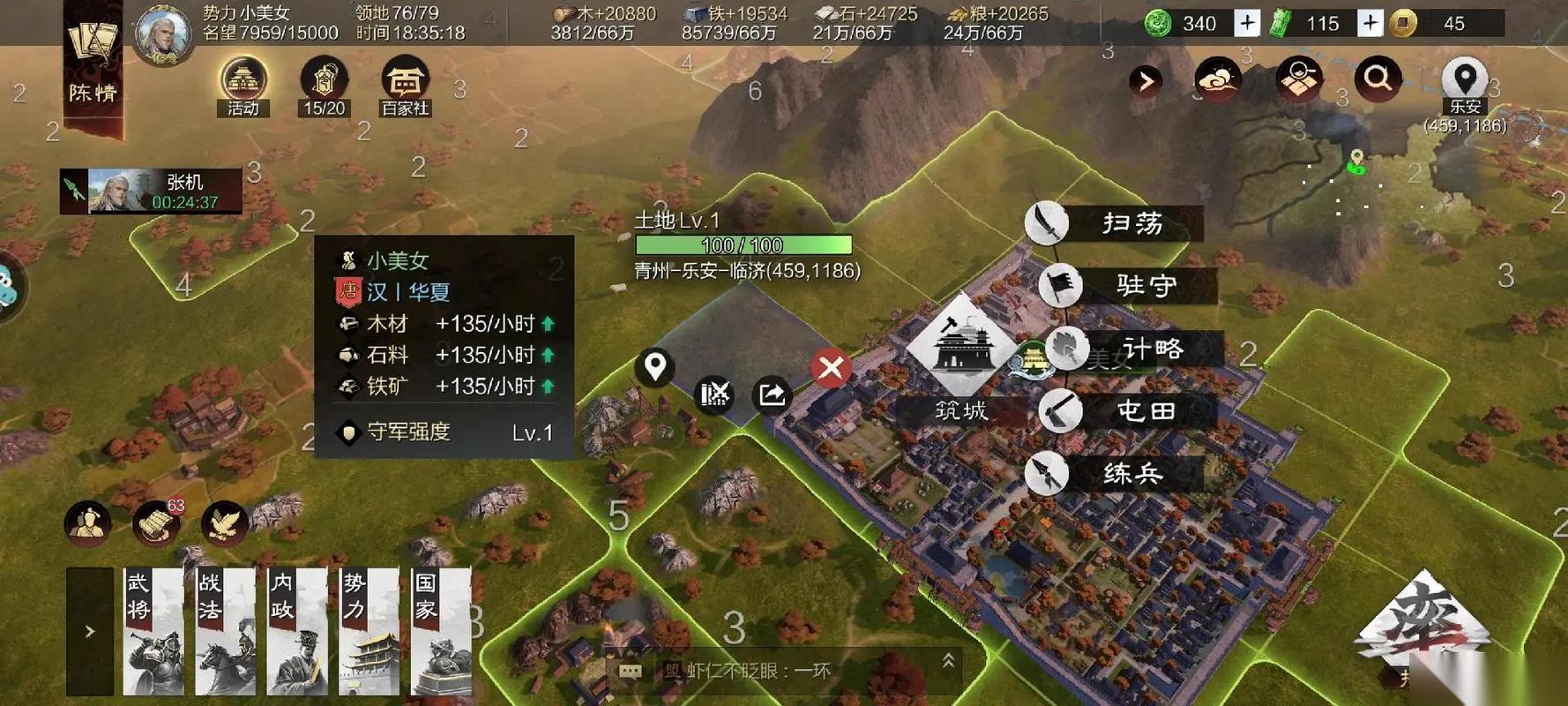The width and height of the screenshot is (1568, 706).
Task: Open the 活动 events icon
Action: (x=243, y=86)
